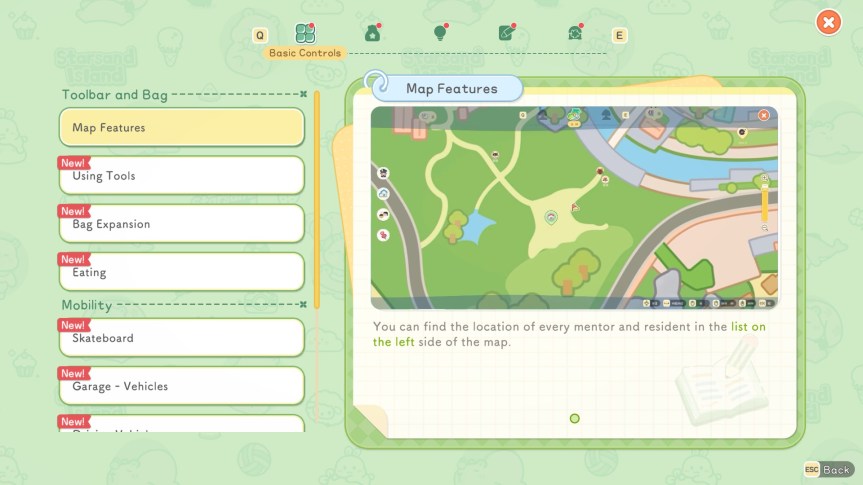Viewport: 863px width, 485px height.
Task: Click the topic list scrollbar
Action: pos(317,200)
